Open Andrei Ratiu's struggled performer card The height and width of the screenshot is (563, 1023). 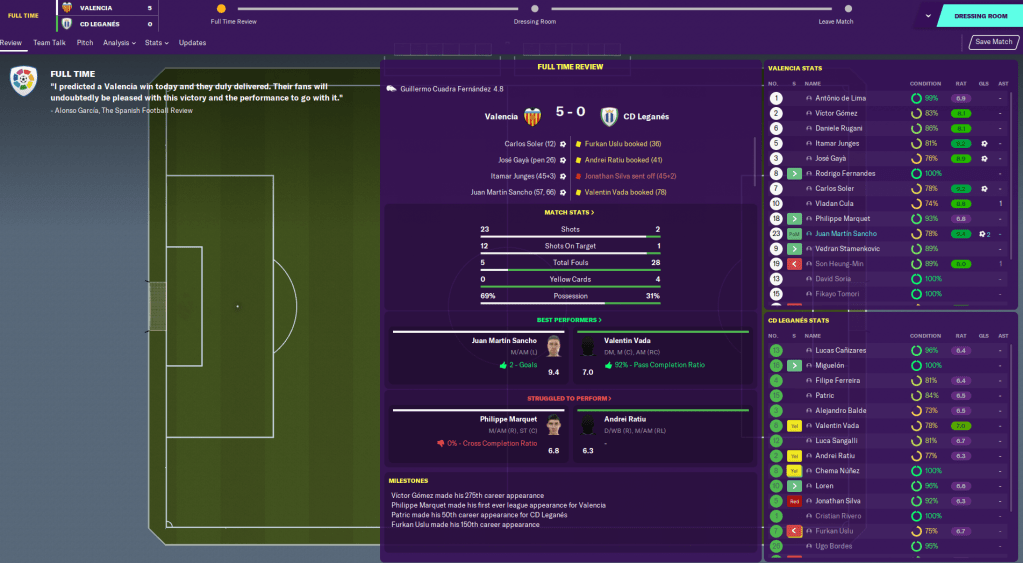click(660, 434)
